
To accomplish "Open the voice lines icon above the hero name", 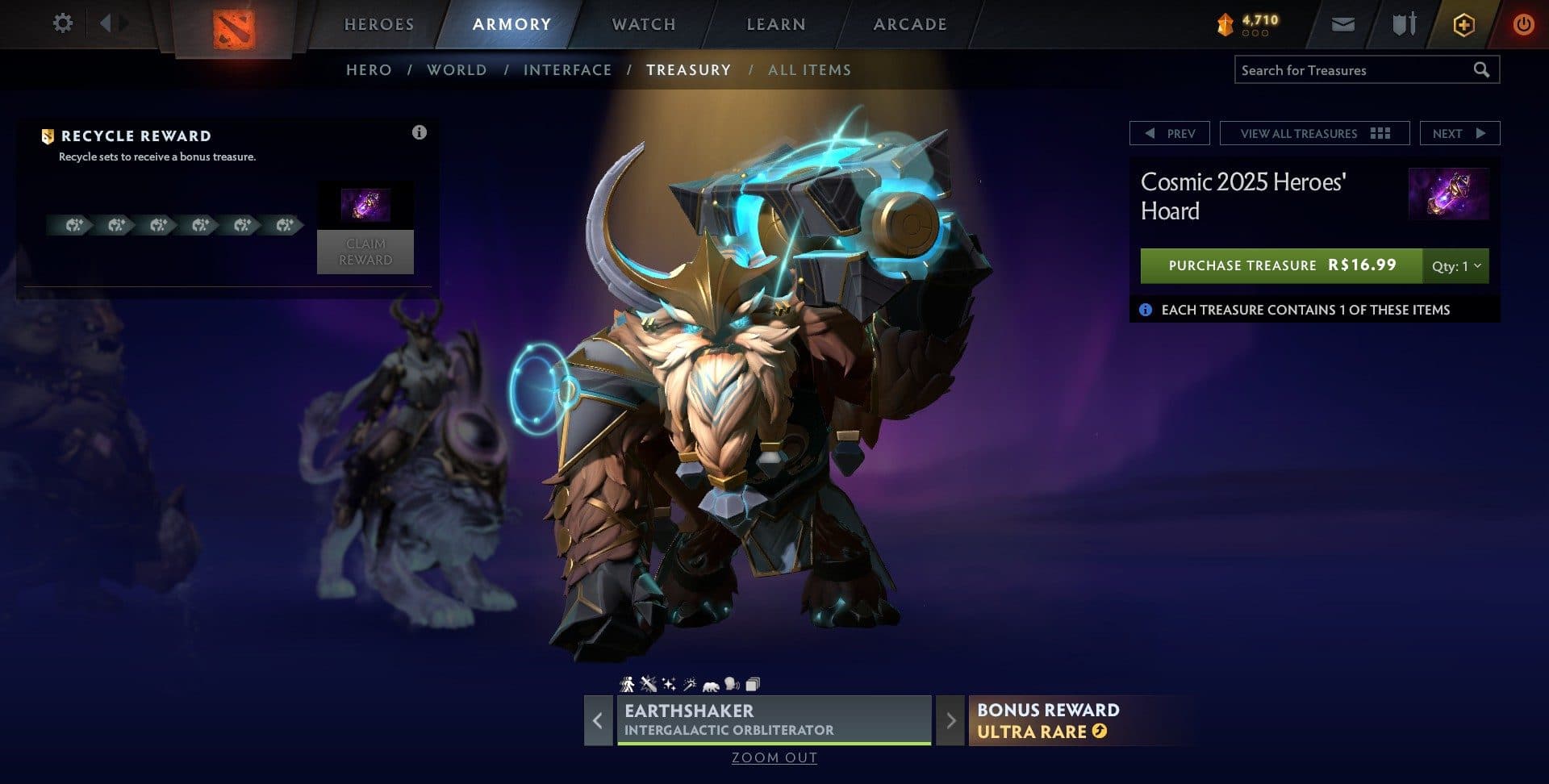I will pos(731,682).
